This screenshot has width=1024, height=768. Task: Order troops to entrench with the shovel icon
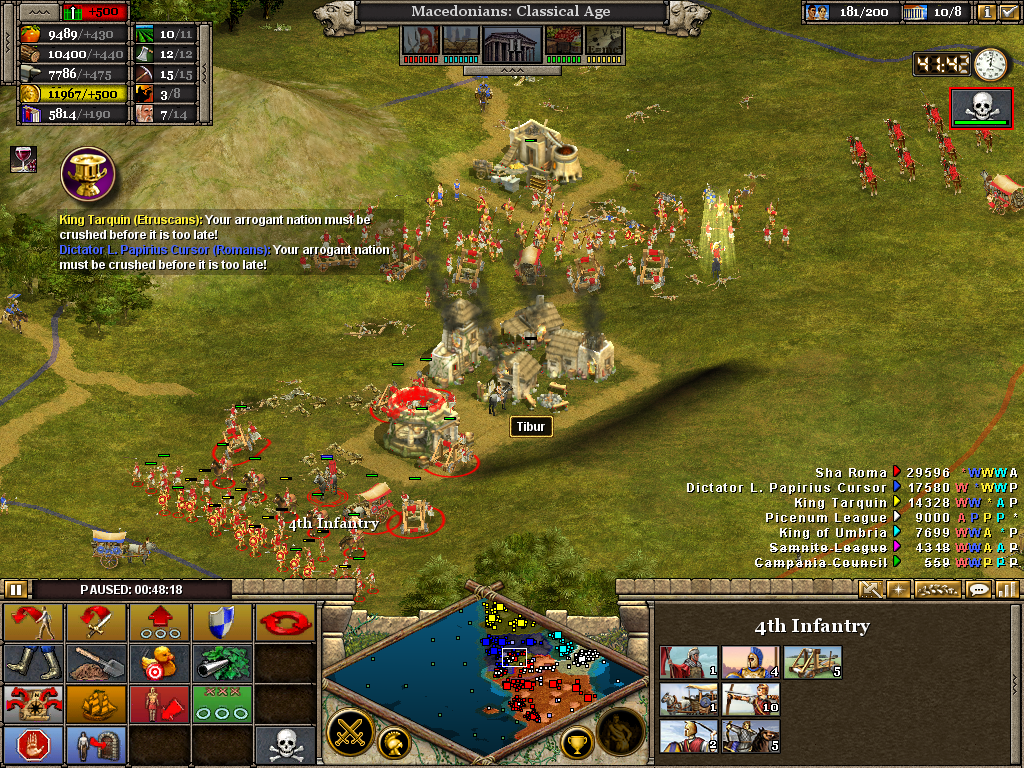(x=96, y=663)
